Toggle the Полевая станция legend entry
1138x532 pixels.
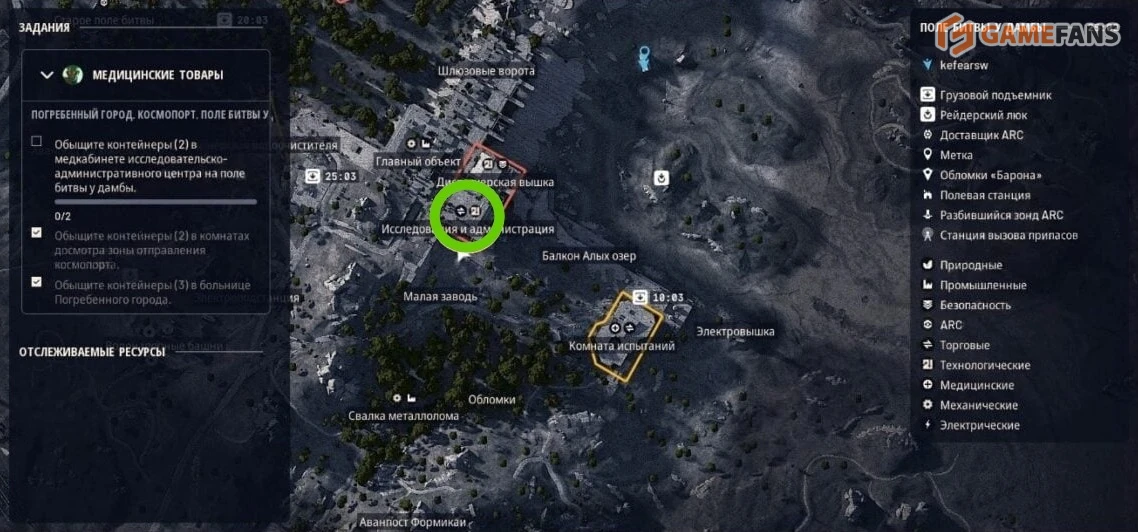click(977, 195)
